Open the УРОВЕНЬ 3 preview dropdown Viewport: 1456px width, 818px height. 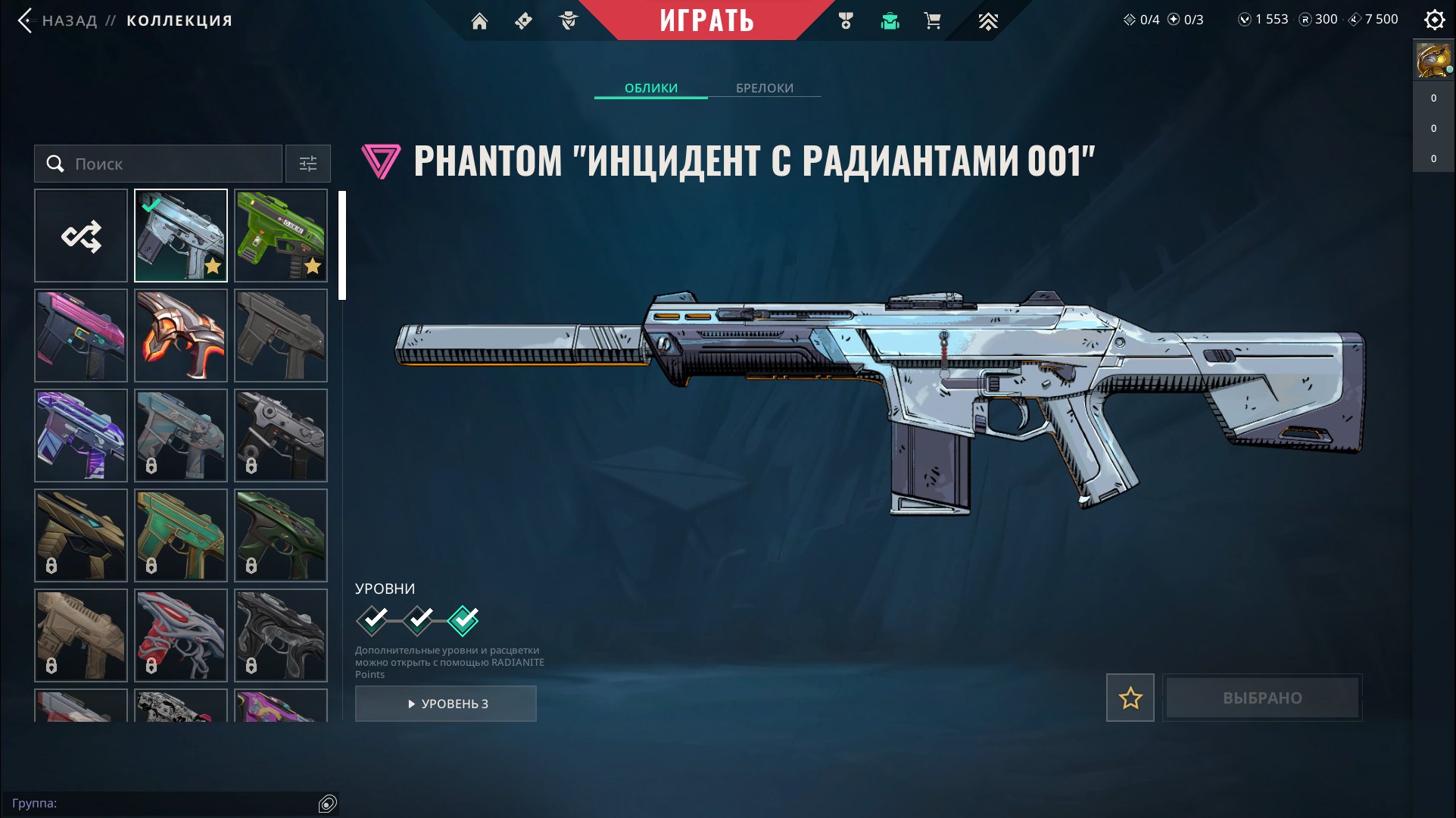tap(446, 703)
